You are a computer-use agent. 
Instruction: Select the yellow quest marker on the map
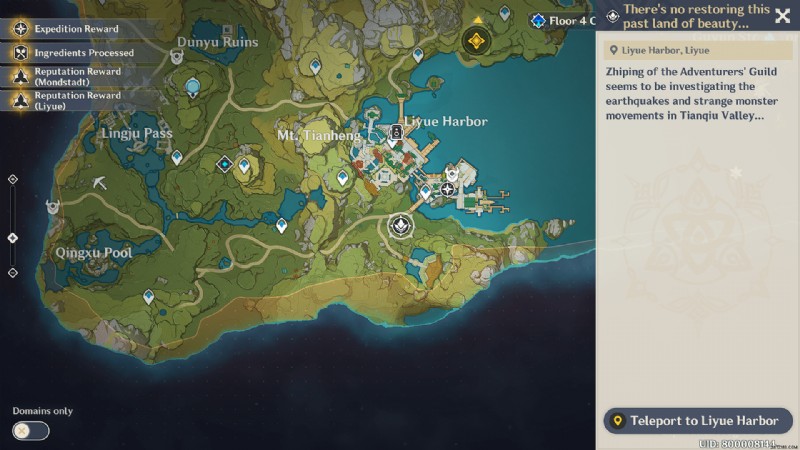tap(476, 40)
